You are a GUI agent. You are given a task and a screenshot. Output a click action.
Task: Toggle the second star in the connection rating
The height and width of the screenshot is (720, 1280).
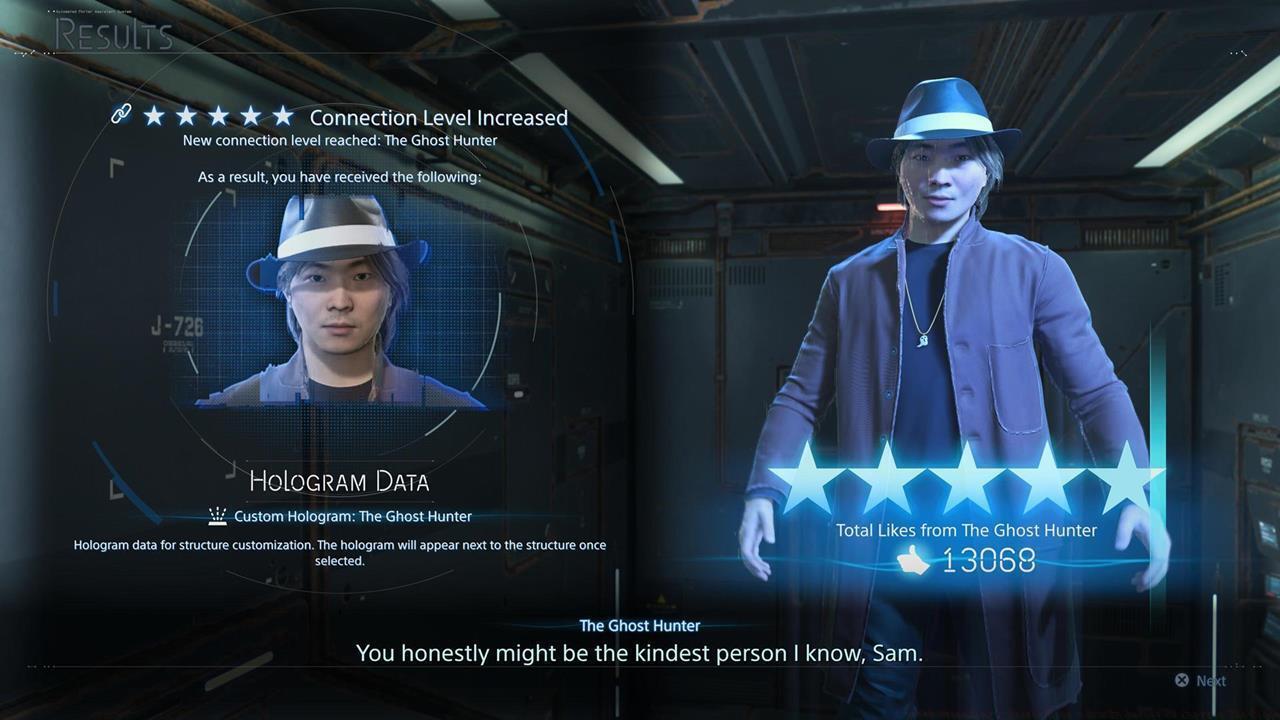(186, 116)
